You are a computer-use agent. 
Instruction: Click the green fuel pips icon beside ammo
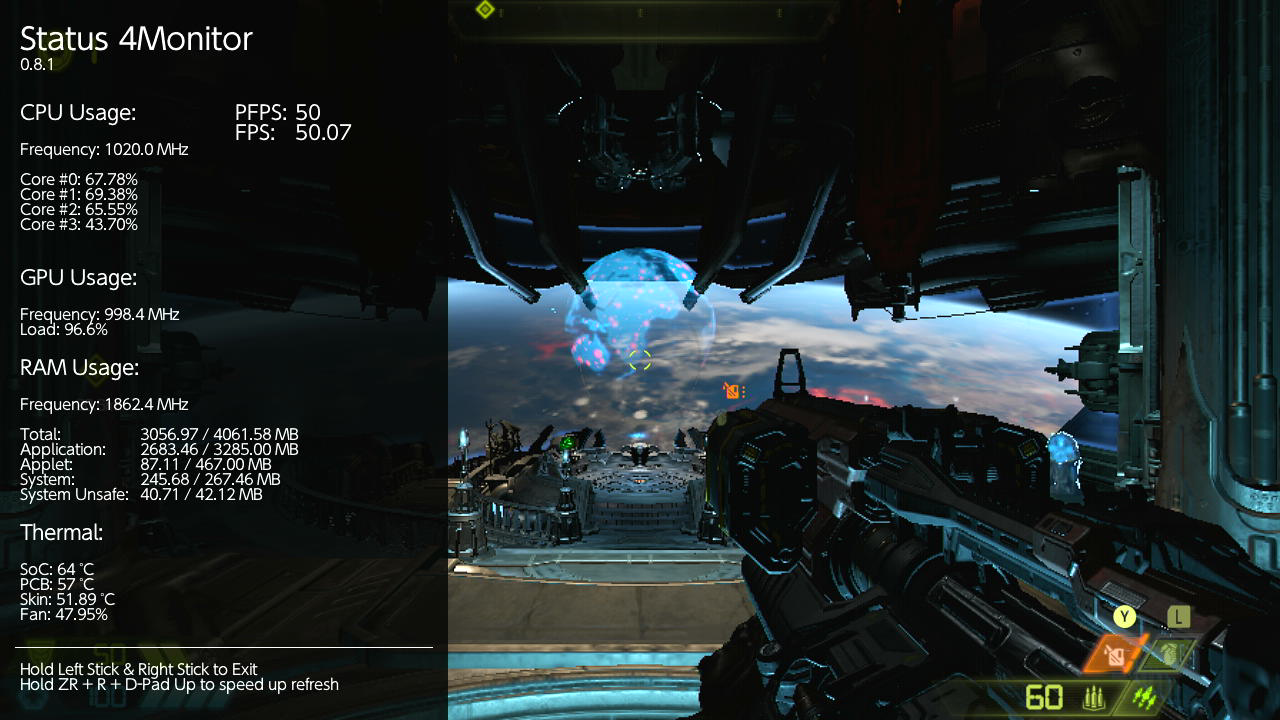tap(1145, 697)
